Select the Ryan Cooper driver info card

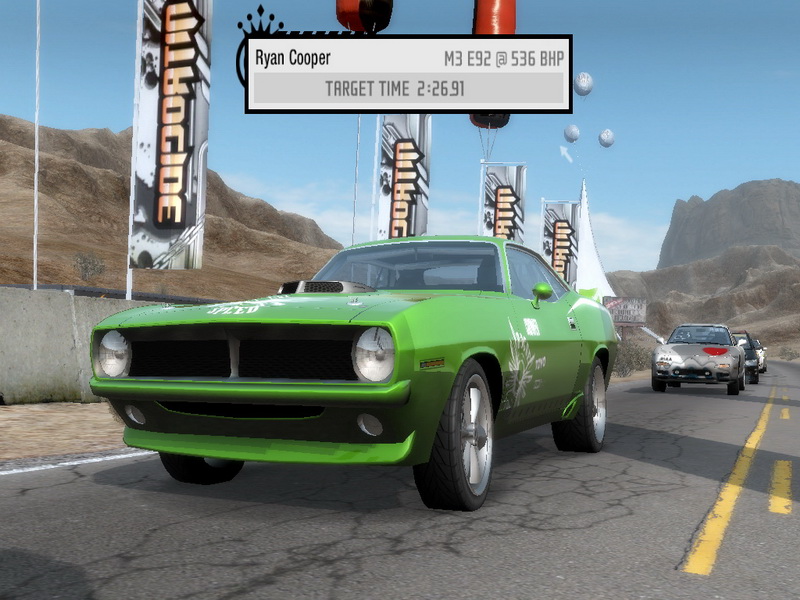pyautogui.click(x=408, y=73)
